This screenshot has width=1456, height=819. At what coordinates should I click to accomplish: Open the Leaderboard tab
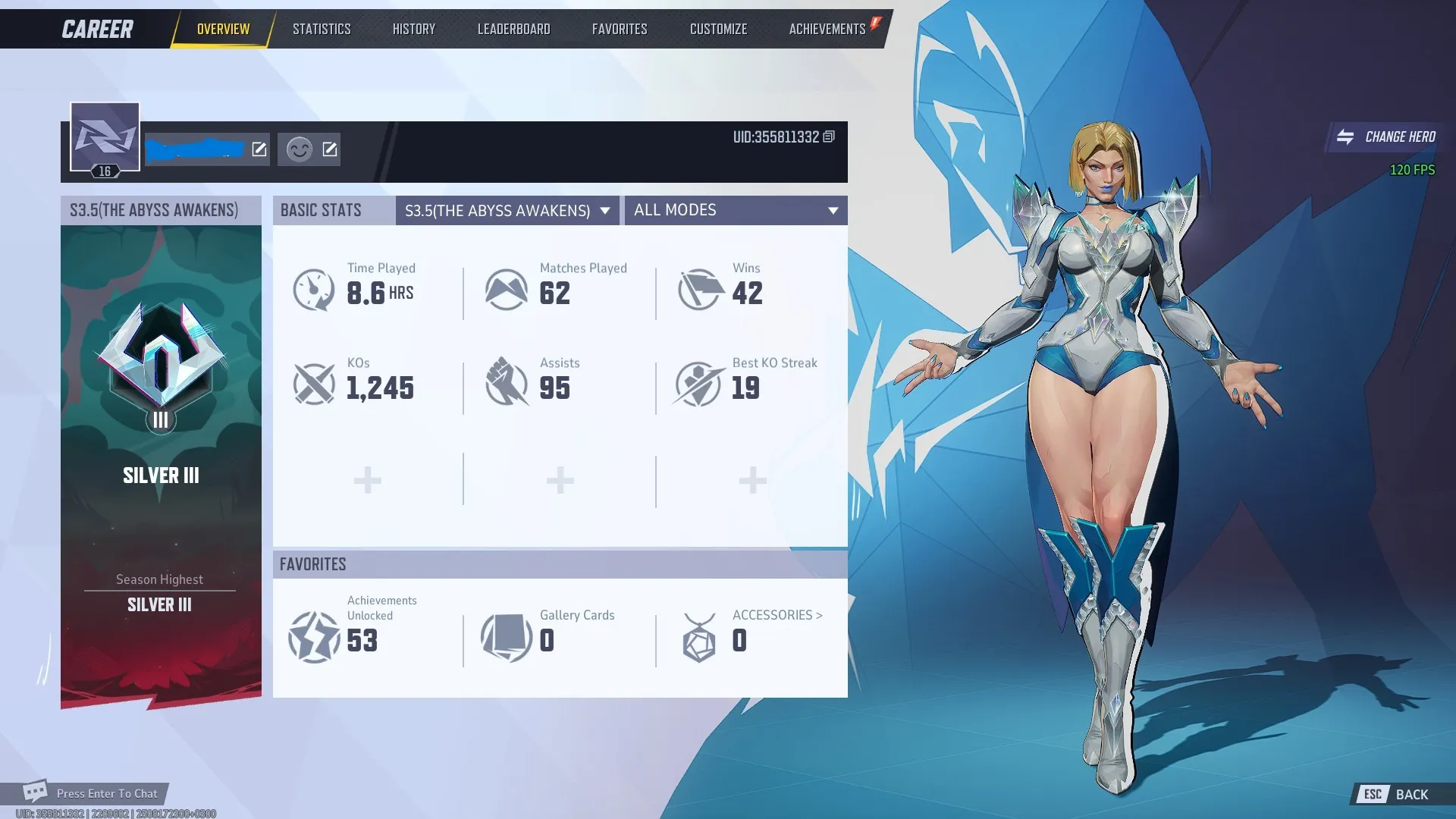[x=513, y=29]
